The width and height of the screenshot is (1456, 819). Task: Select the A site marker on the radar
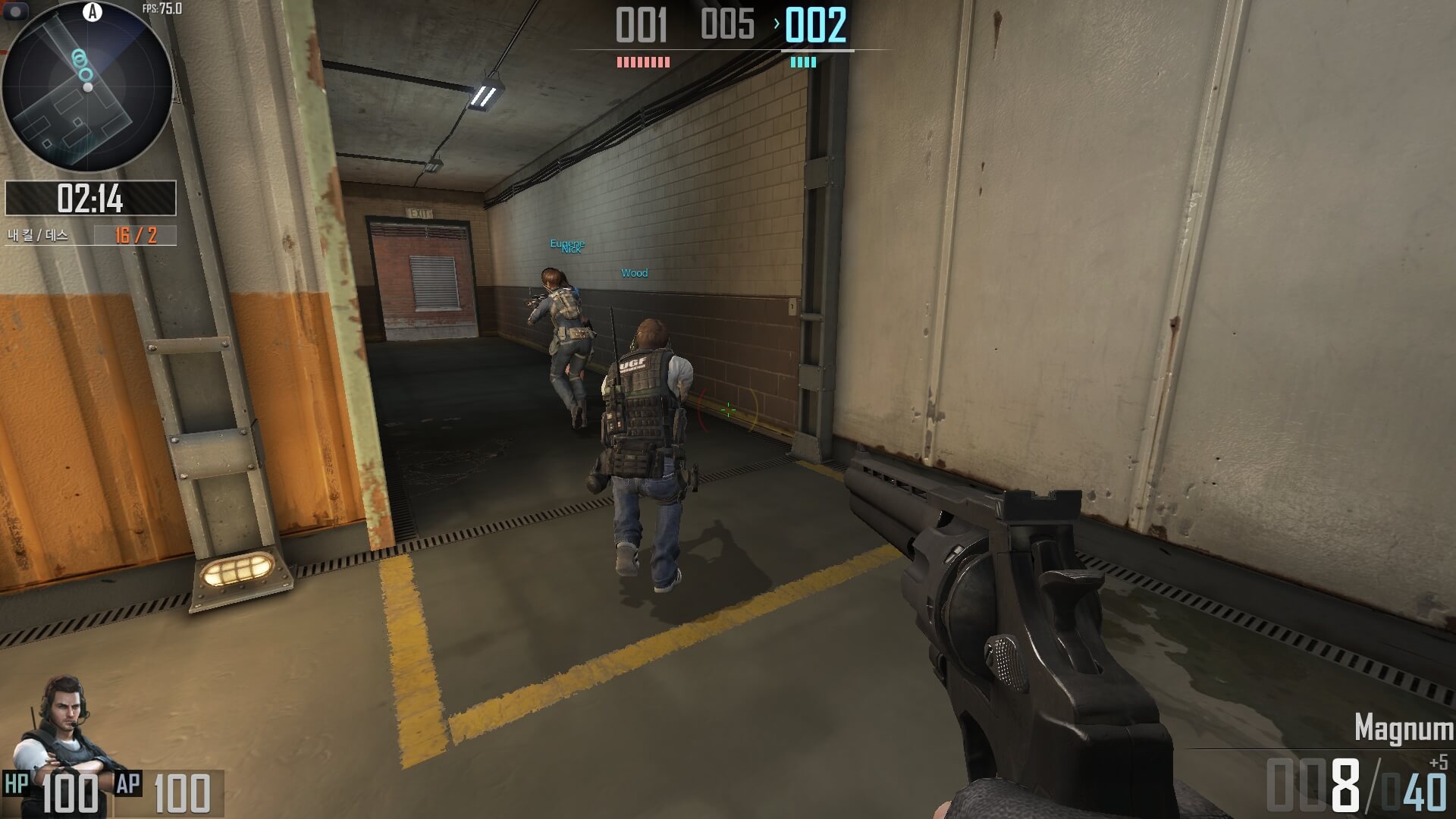93,11
